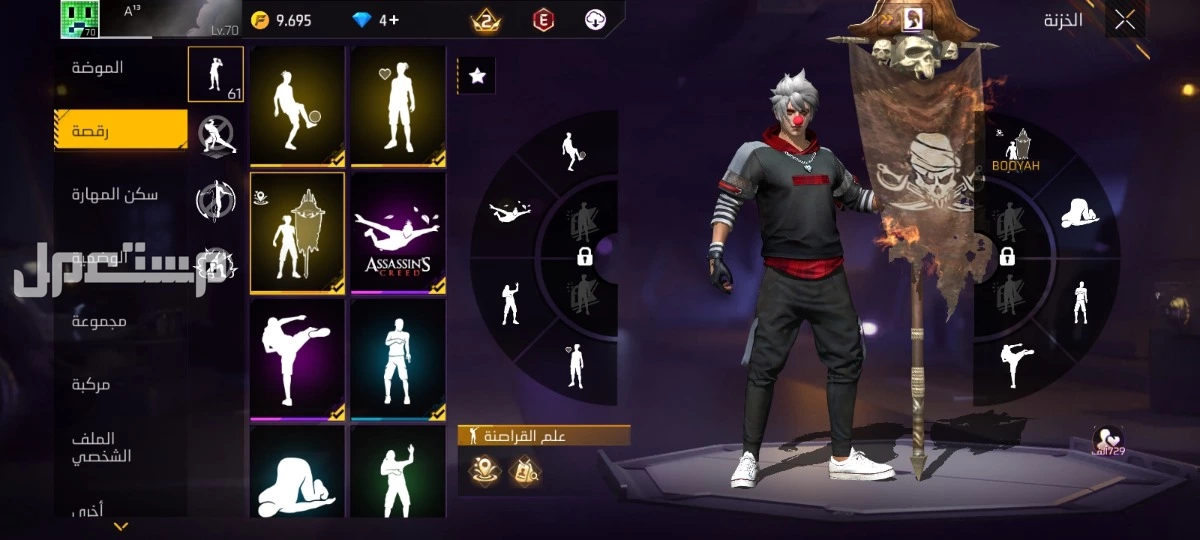Open the الموضة (Fashion) category
1200x540 pixels.
pos(97,68)
